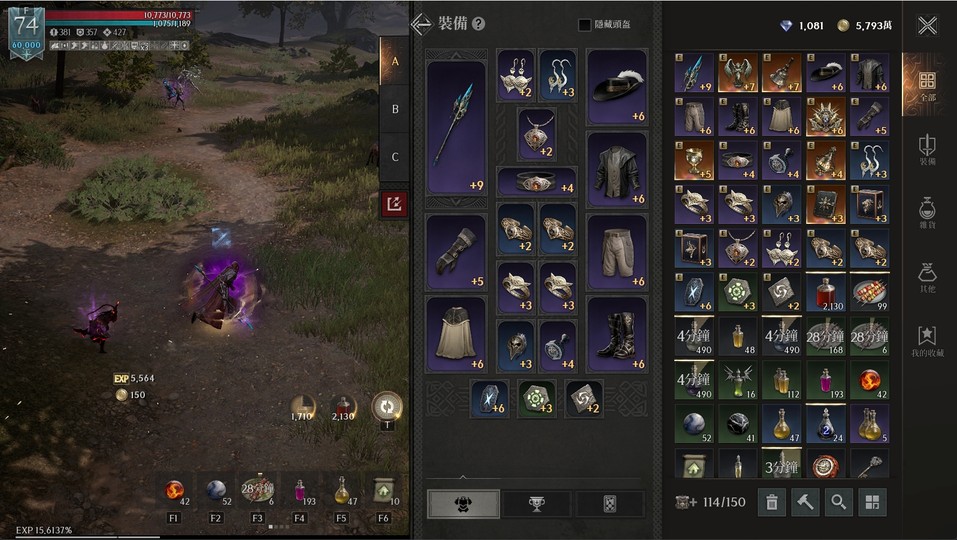Go back from the equipment screen

point(421,24)
